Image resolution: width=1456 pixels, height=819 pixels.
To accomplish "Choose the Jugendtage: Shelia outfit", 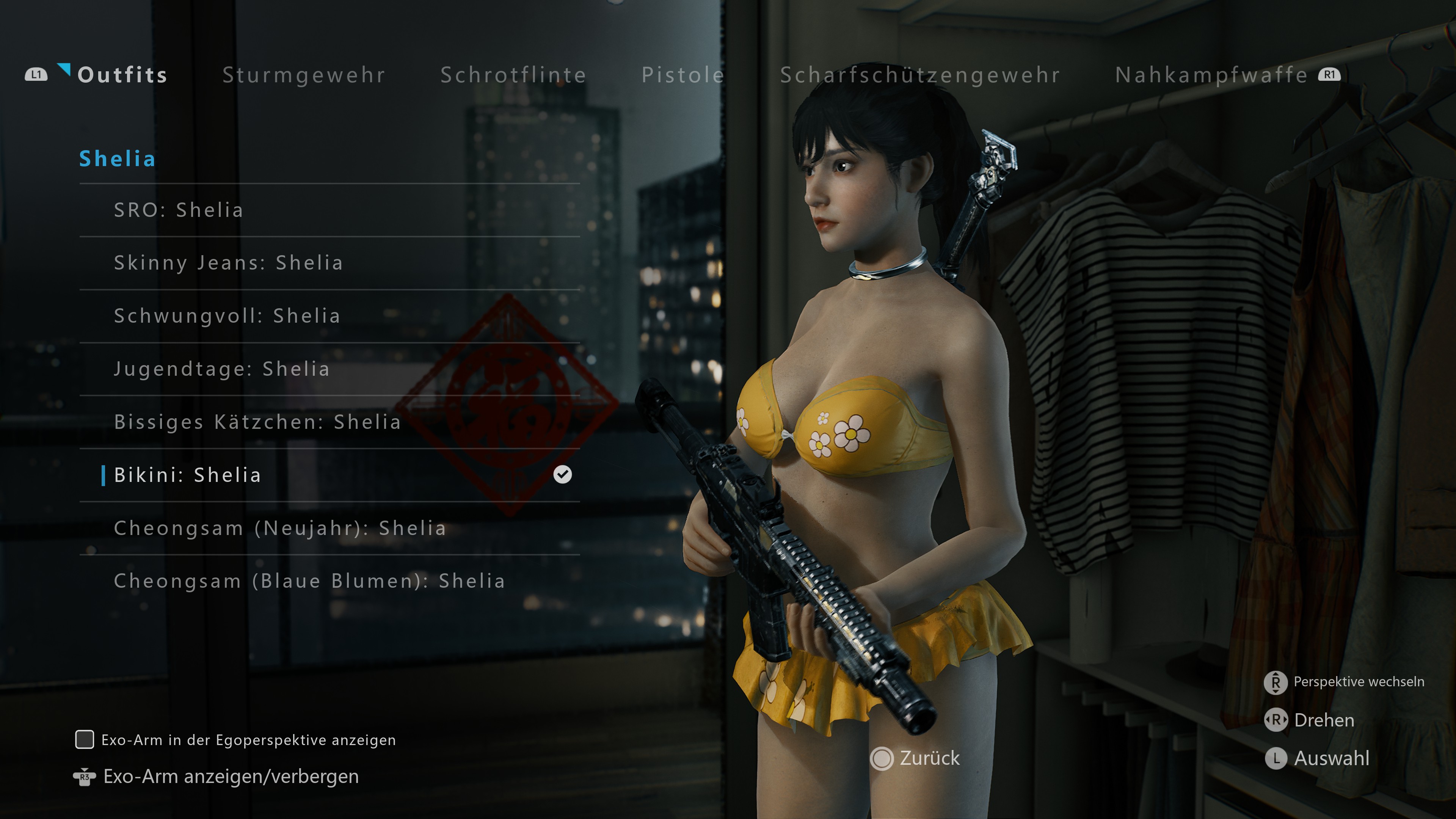I will tap(221, 369).
